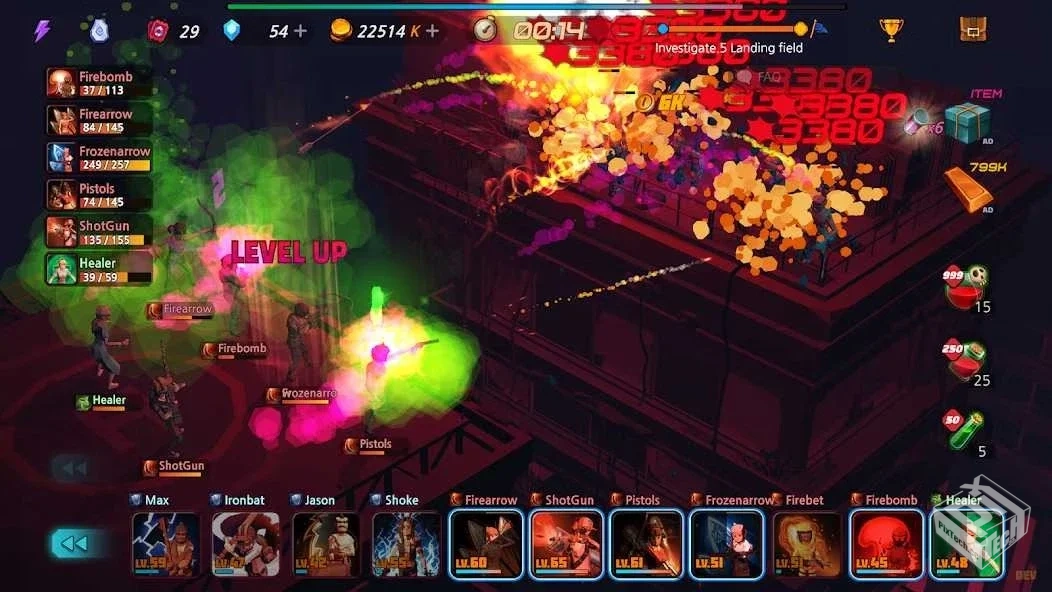Open the treasure chest icon
The width and height of the screenshot is (1052, 592).
[x=972, y=30]
